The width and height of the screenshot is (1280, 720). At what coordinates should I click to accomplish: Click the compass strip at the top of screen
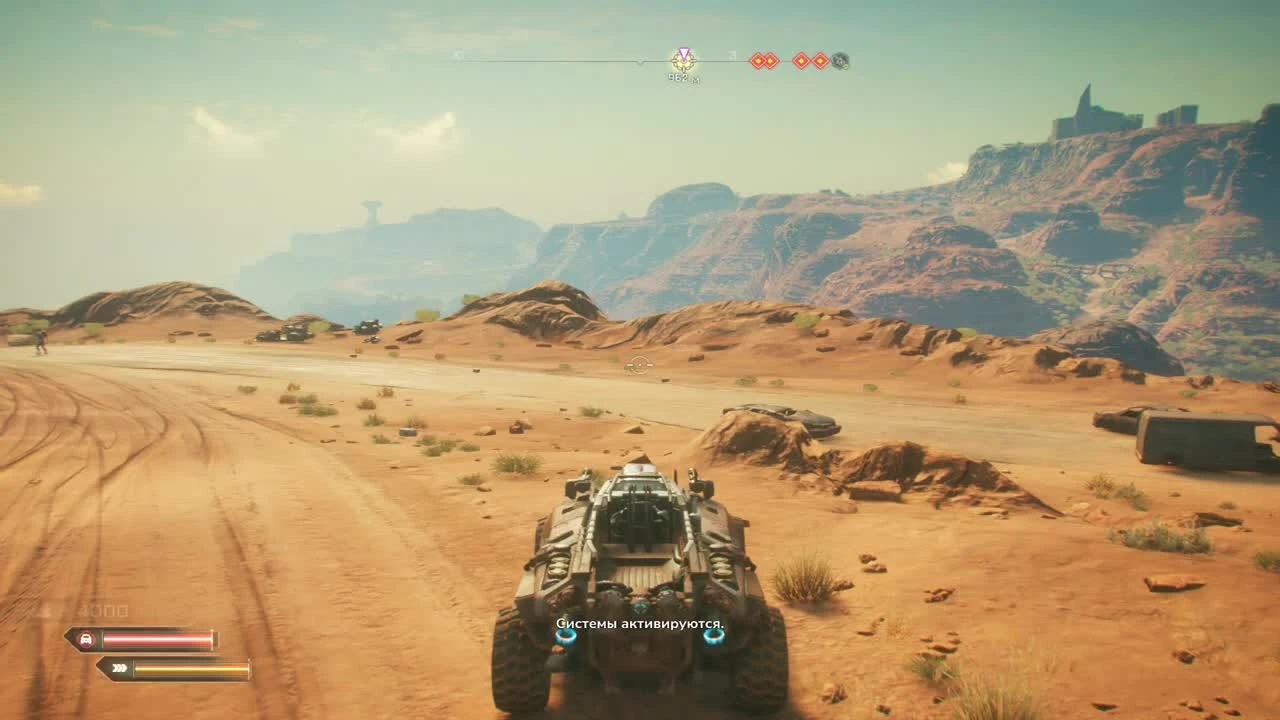(x=600, y=60)
